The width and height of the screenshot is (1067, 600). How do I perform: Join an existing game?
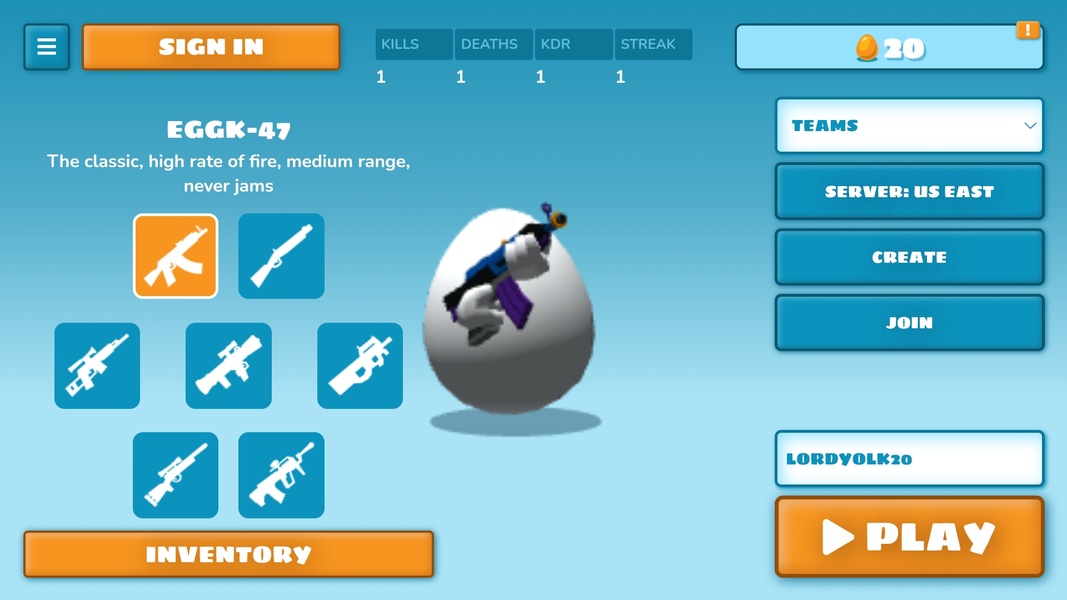(909, 323)
